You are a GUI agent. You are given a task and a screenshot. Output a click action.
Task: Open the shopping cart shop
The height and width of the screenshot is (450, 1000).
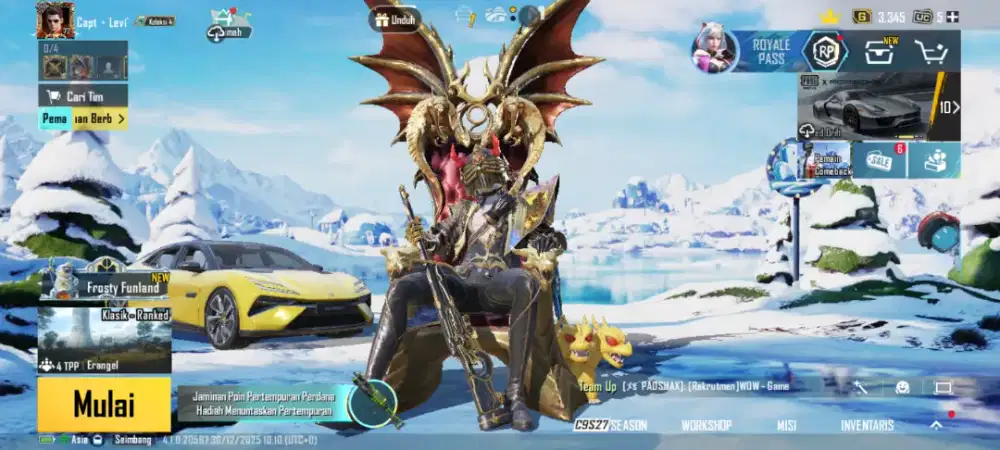[934, 52]
